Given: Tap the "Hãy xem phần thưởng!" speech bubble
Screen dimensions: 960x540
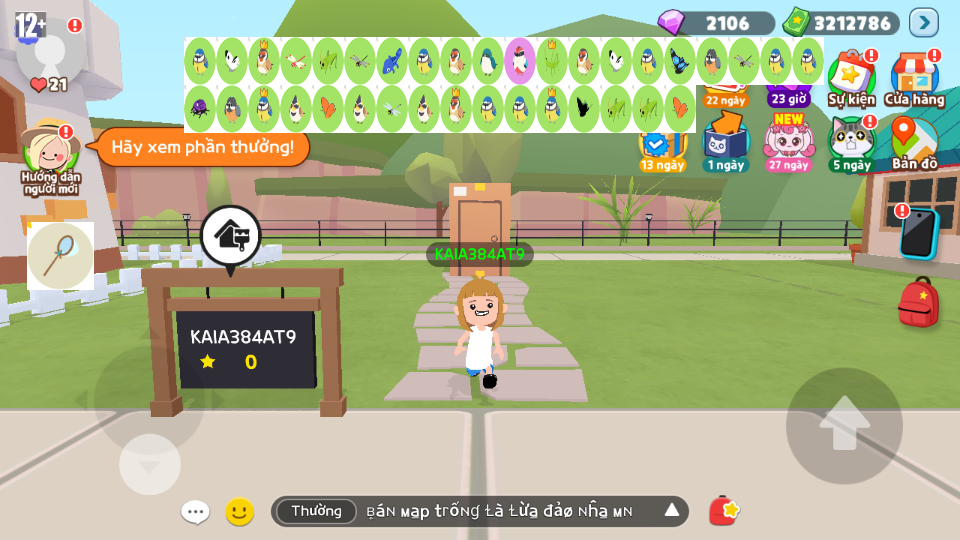Looking at the screenshot, I should [202, 147].
